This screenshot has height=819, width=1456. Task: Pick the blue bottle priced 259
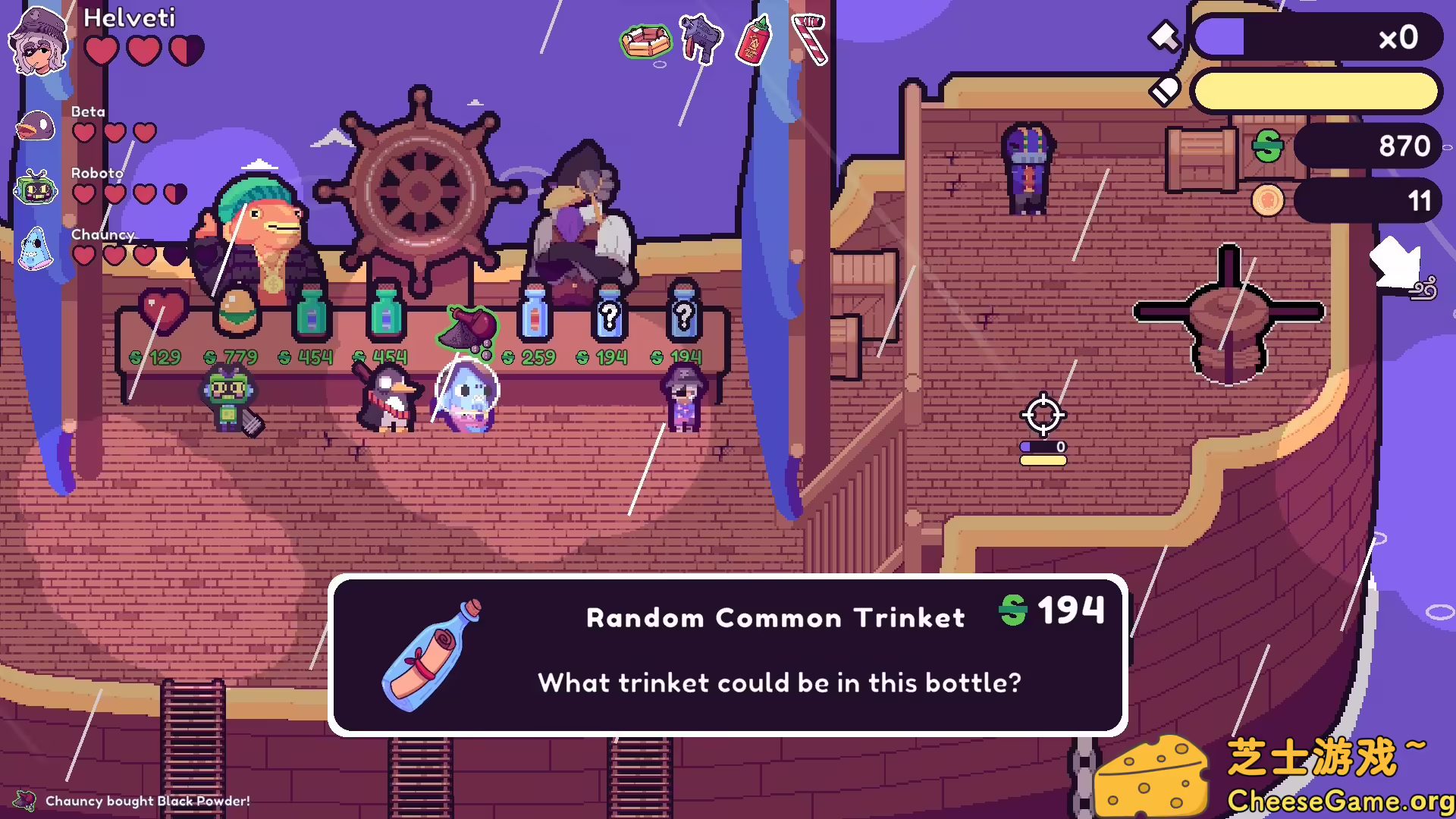coord(535,312)
